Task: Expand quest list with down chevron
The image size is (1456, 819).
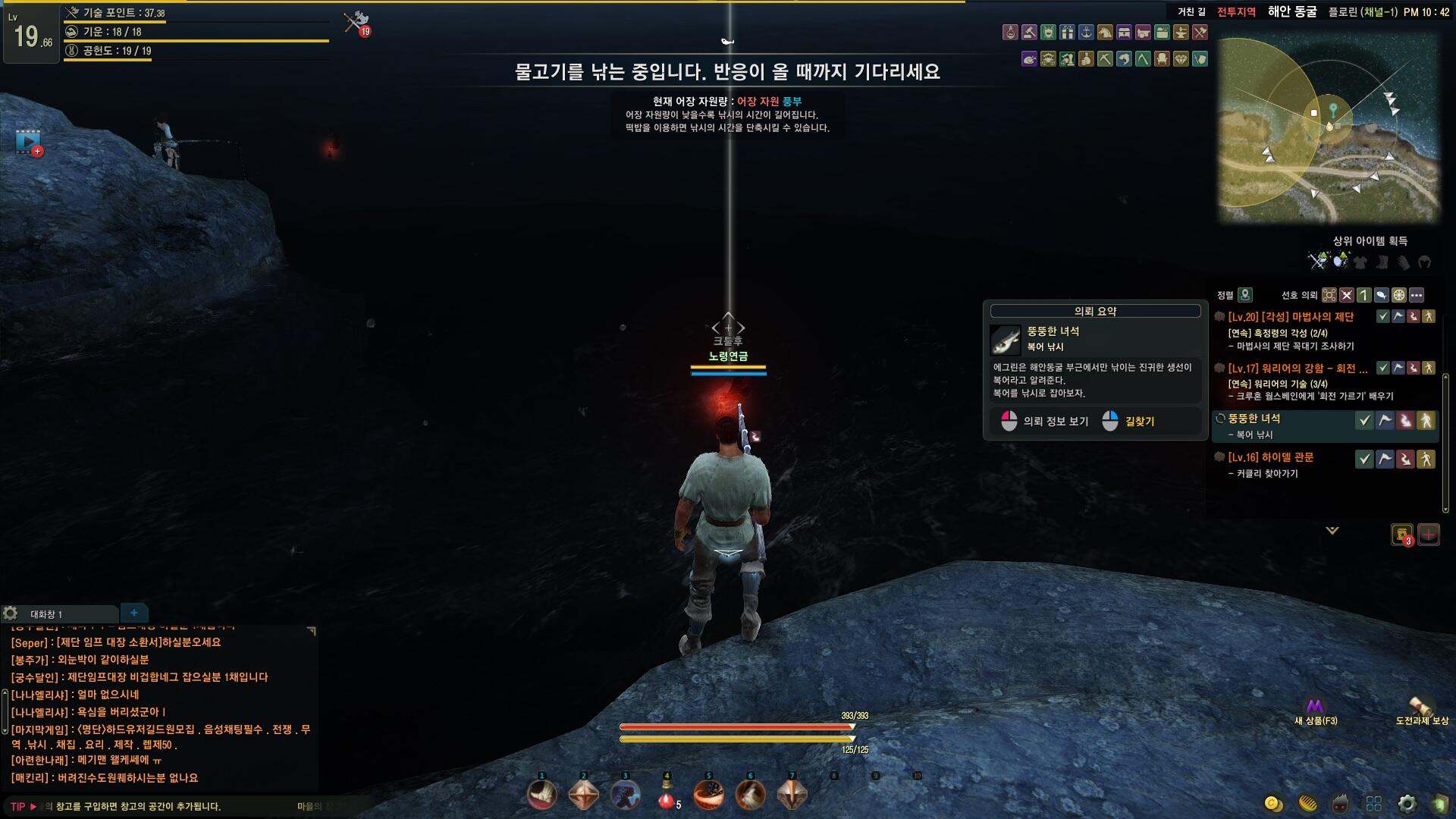Action: click(1332, 531)
